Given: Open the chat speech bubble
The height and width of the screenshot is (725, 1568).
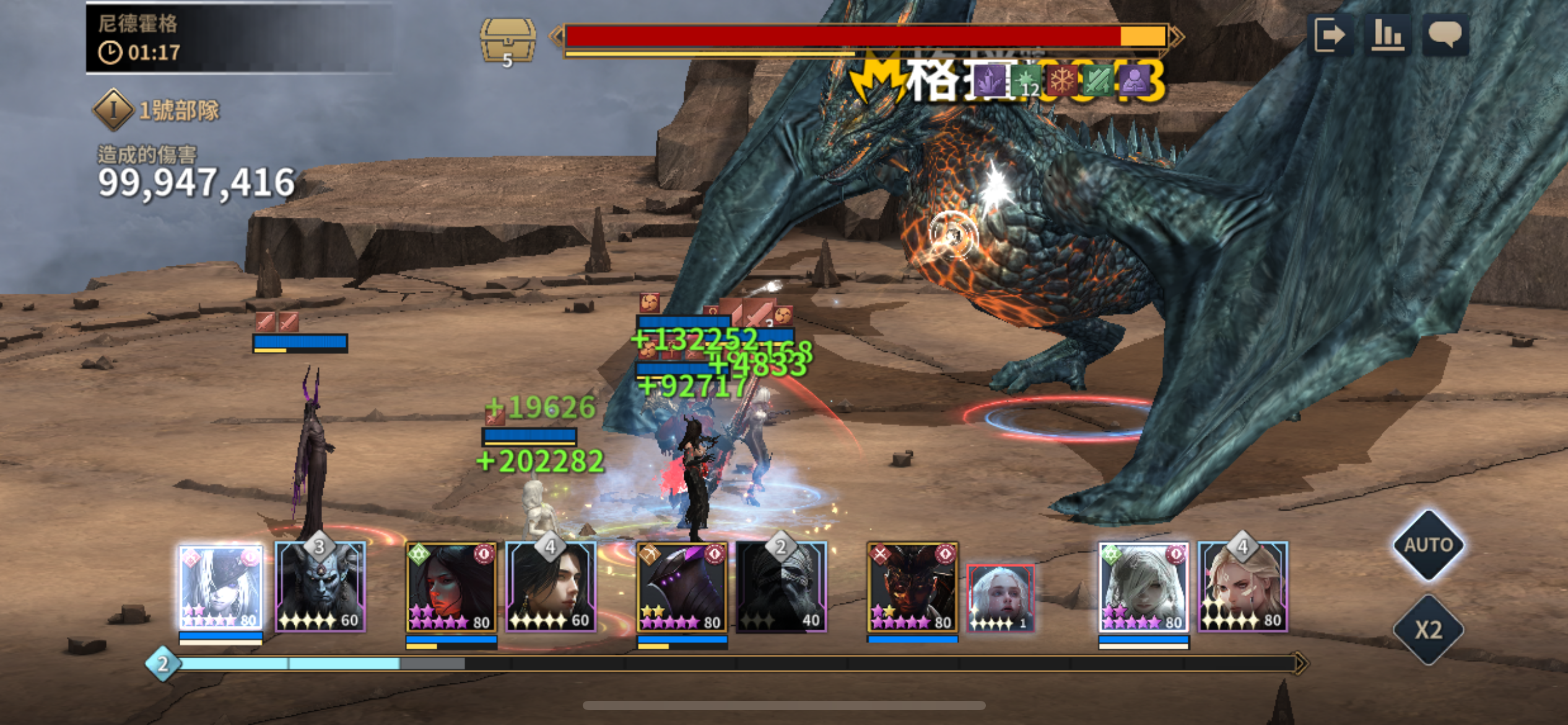Looking at the screenshot, I should tap(1445, 35).
